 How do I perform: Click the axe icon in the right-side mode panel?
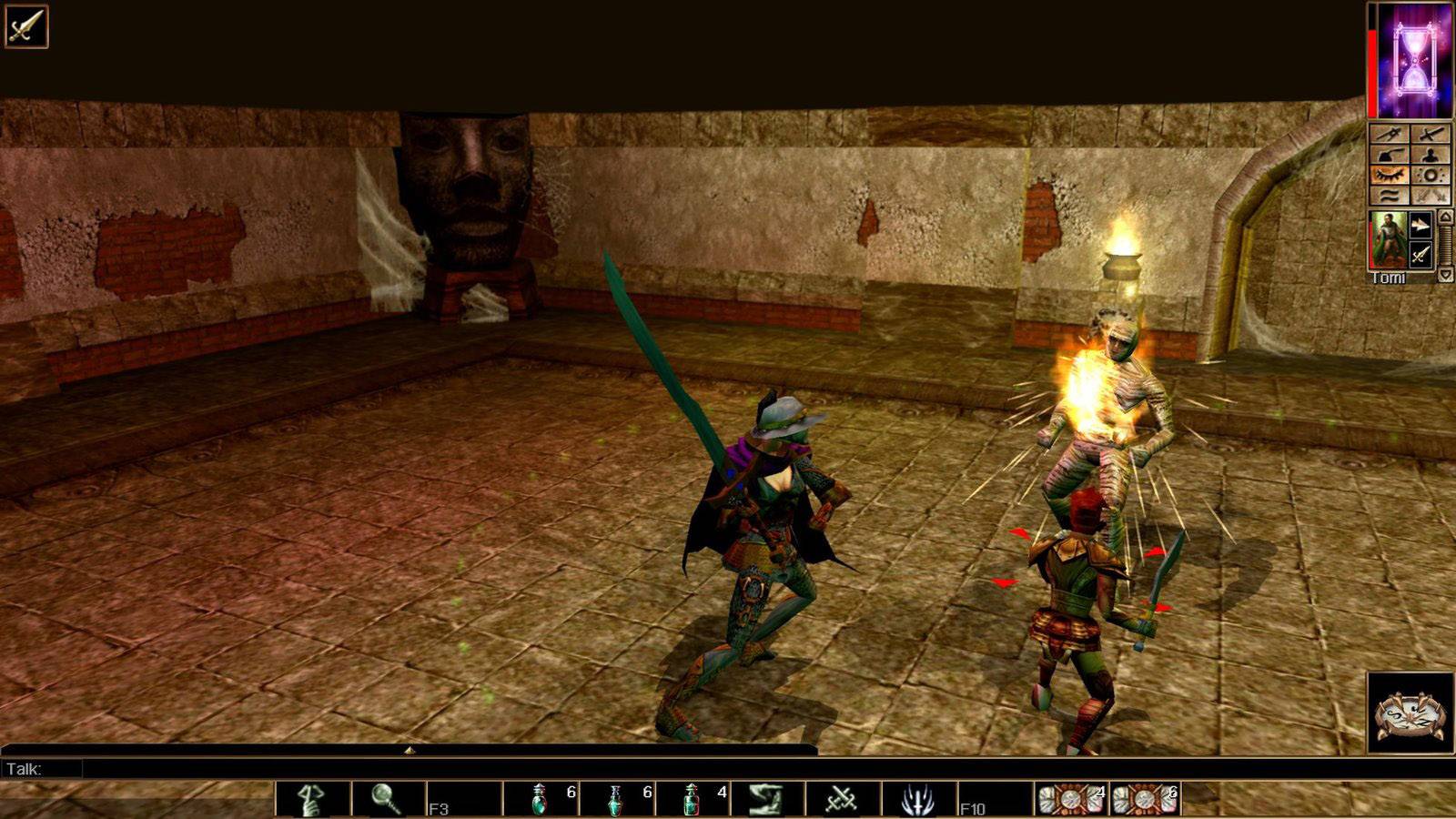point(1388,154)
